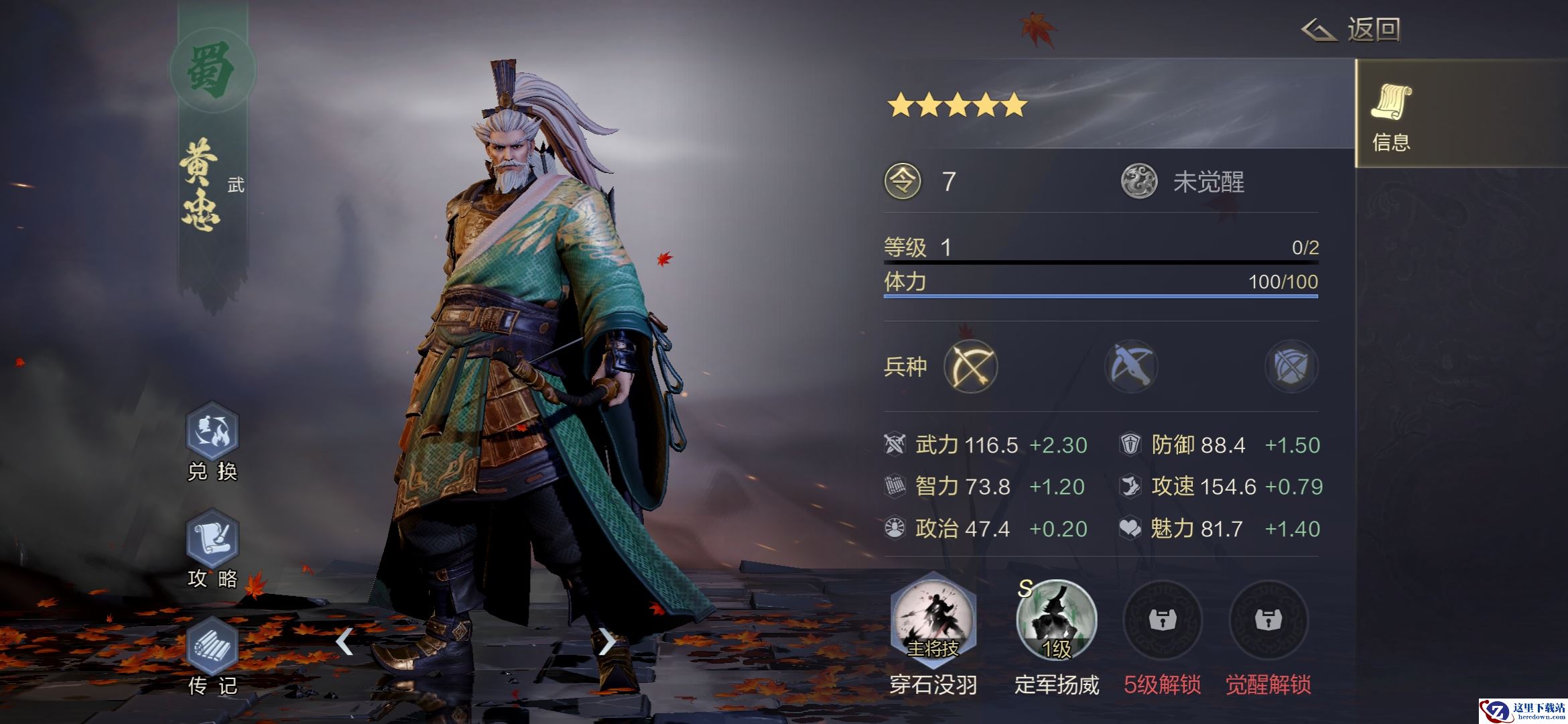Image resolution: width=1568 pixels, height=724 pixels.
Task: Select the bow-and-shield troop type icon
Action: [1291, 367]
